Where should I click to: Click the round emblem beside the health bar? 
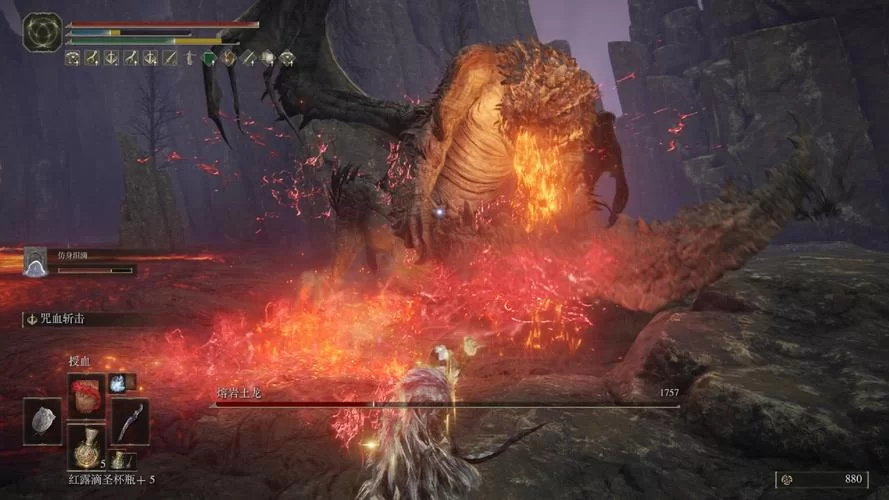pyautogui.click(x=42, y=31)
